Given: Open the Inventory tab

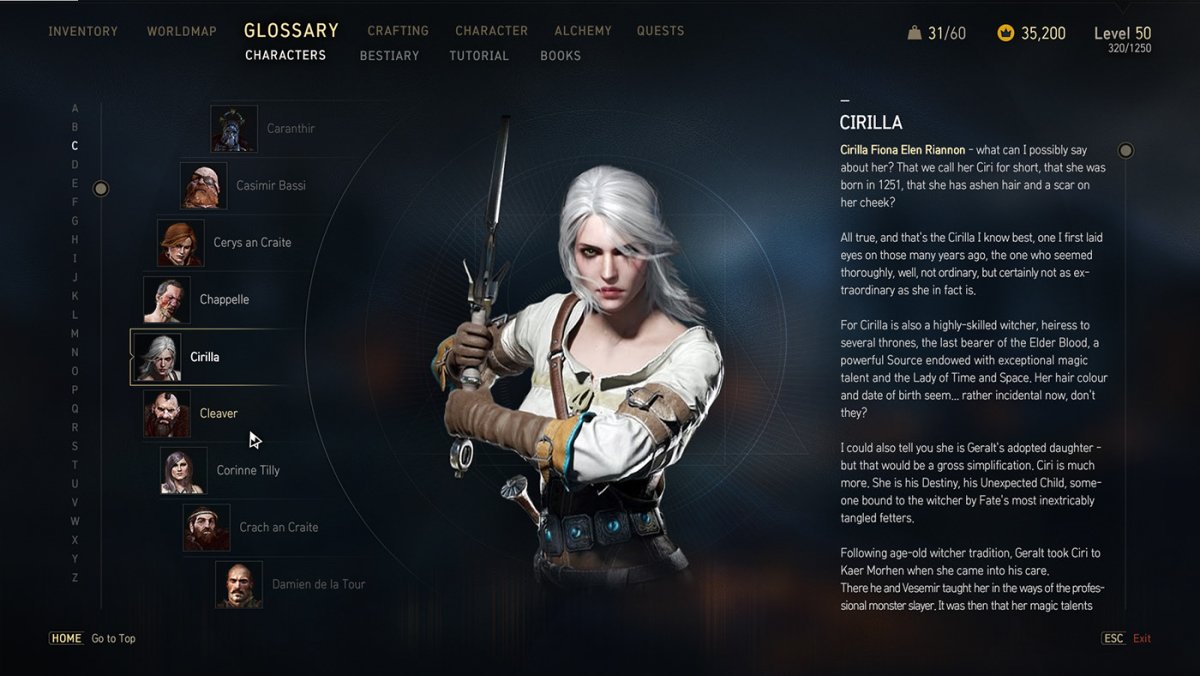Looking at the screenshot, I should tap(83, 31).
